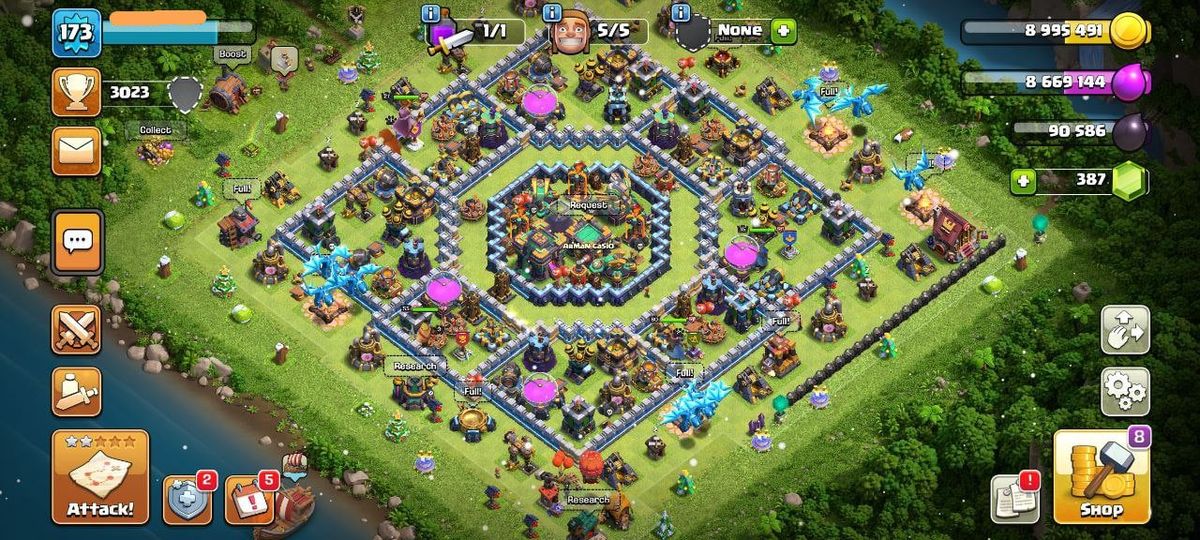Image resolution: width=1200 pixels, height=540 pixels.
Task: Open the crossed swords battle button
Action: [77, 329]
